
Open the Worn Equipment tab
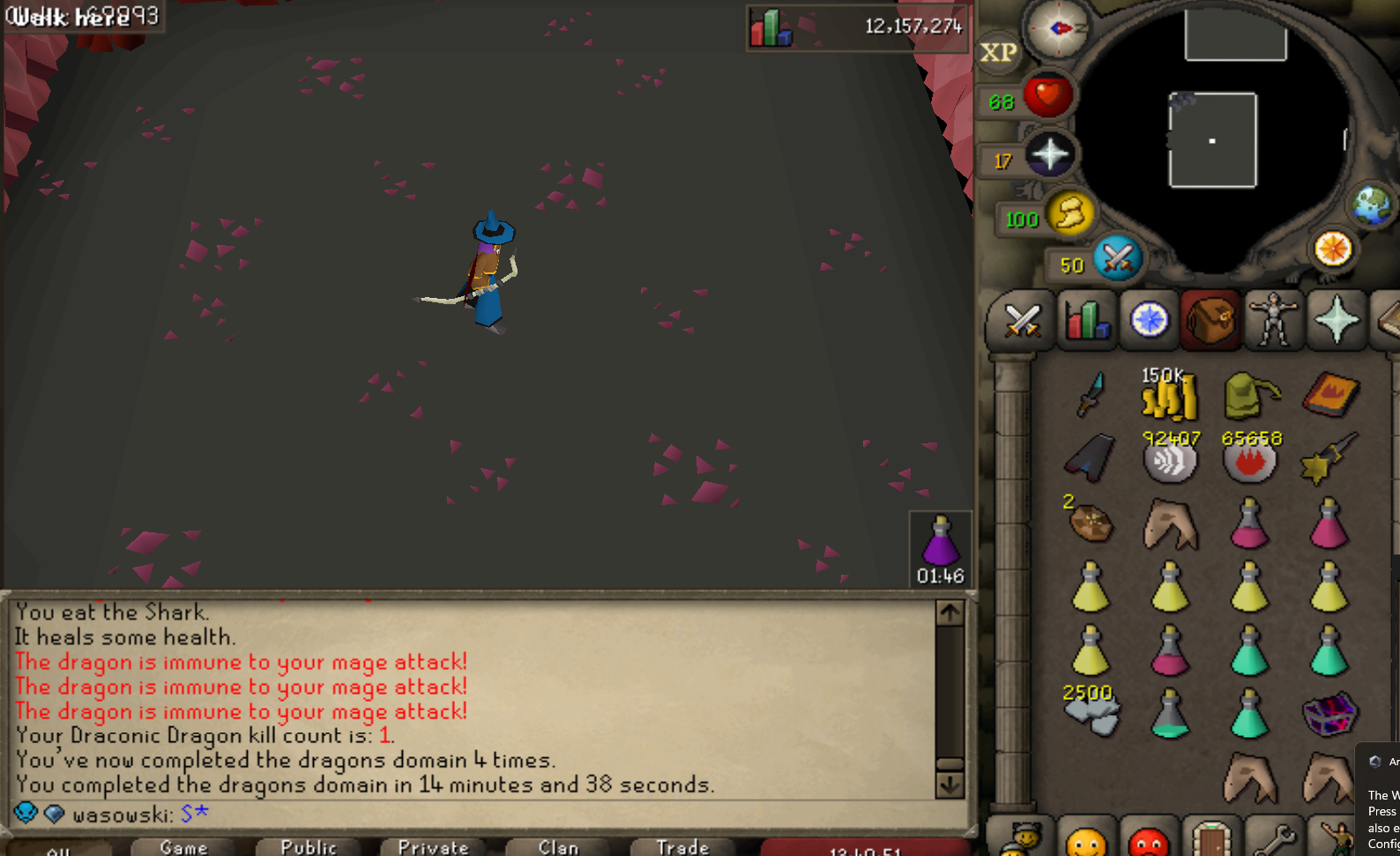[1274, 320]
